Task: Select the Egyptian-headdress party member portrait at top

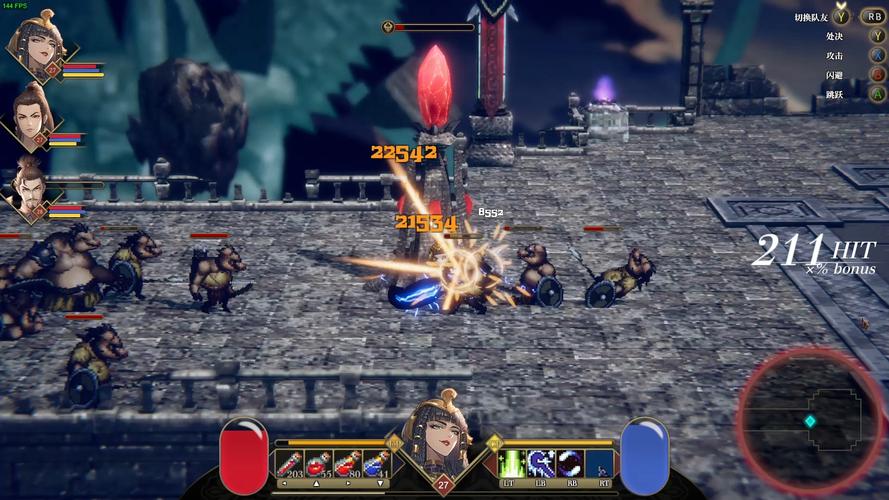Action: (x=33, y=45)
